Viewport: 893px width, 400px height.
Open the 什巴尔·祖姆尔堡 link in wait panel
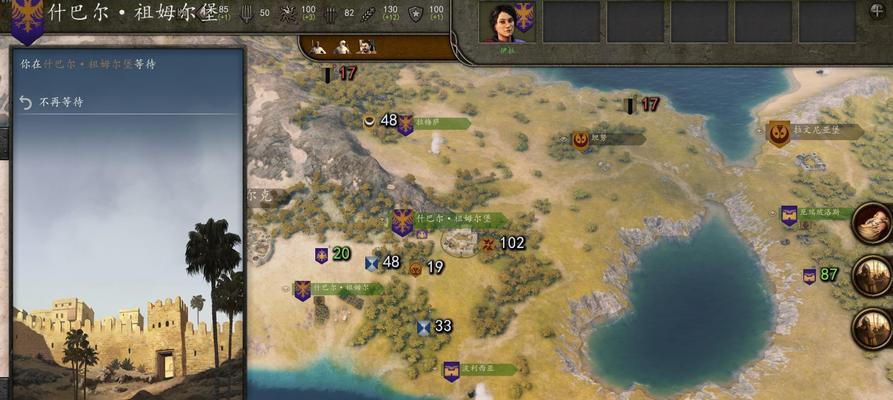[87, 64]
